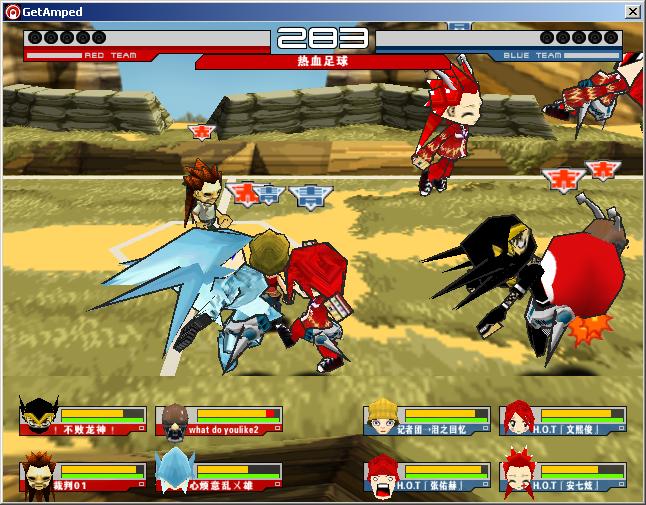Close the GetAmped window
Viewport: 646px width, 505px height.
point(632,11)
